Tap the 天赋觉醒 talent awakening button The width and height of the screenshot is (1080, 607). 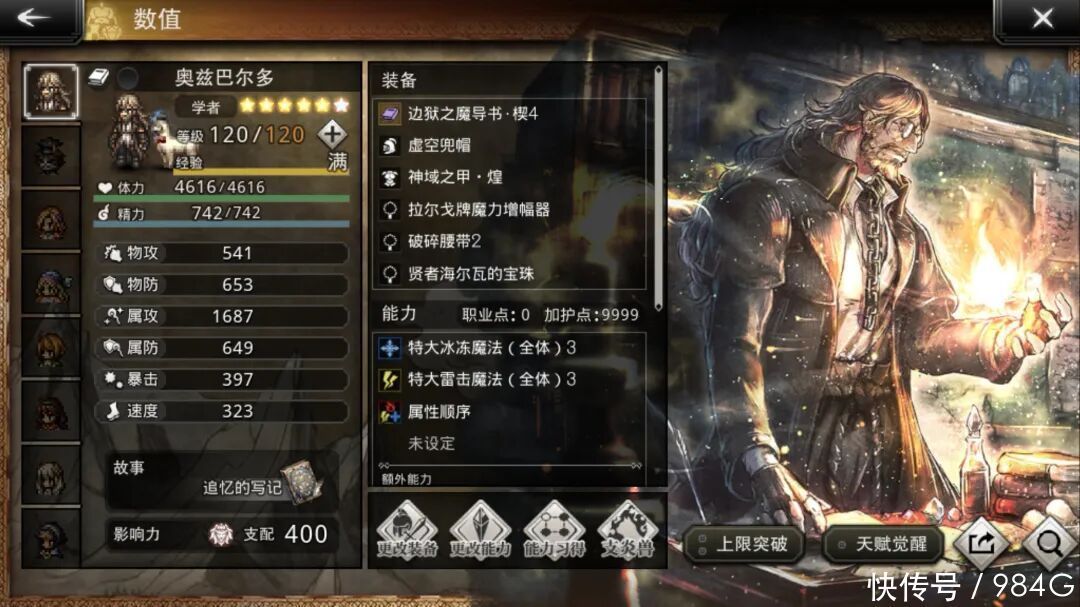882,545
